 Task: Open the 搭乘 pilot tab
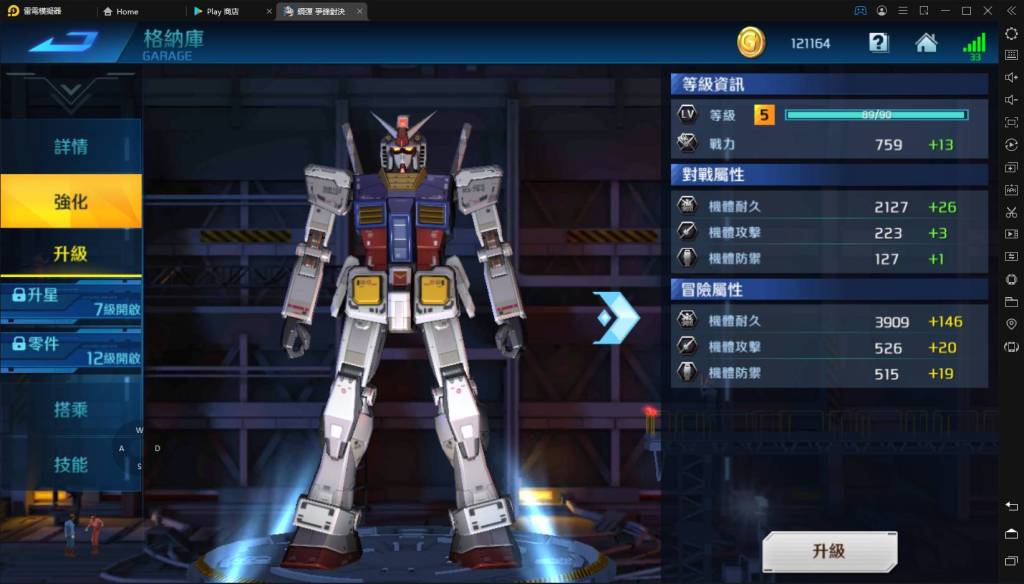[x=70, y=409]
